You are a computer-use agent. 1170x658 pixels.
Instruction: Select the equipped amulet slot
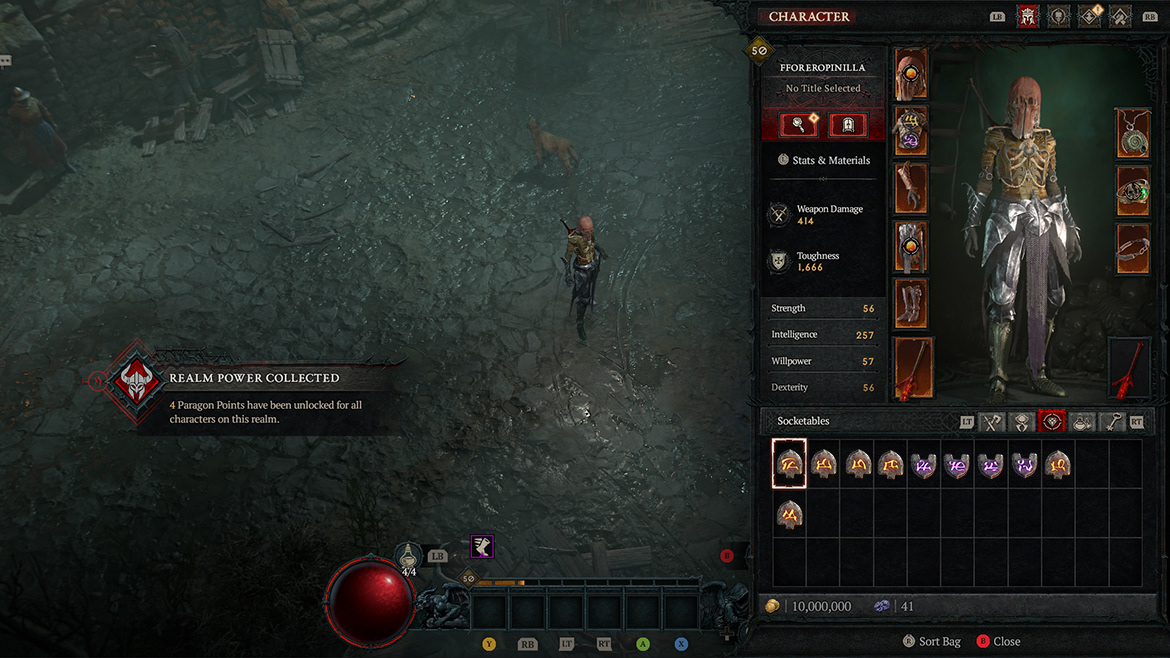tap(1133, 133)
